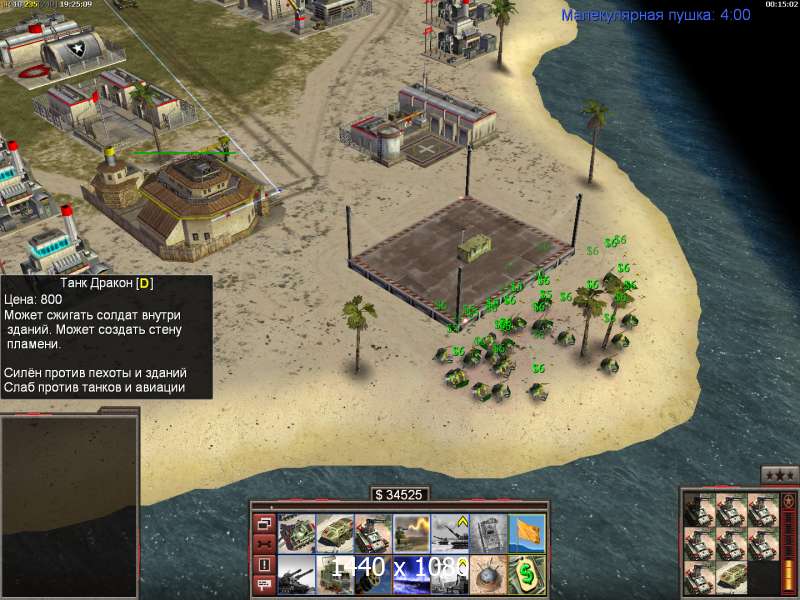Image resolution: width=800 pixels, height=600 pixels.
Task: Open the three-star Generals powers button
Action: pos(779,475)
